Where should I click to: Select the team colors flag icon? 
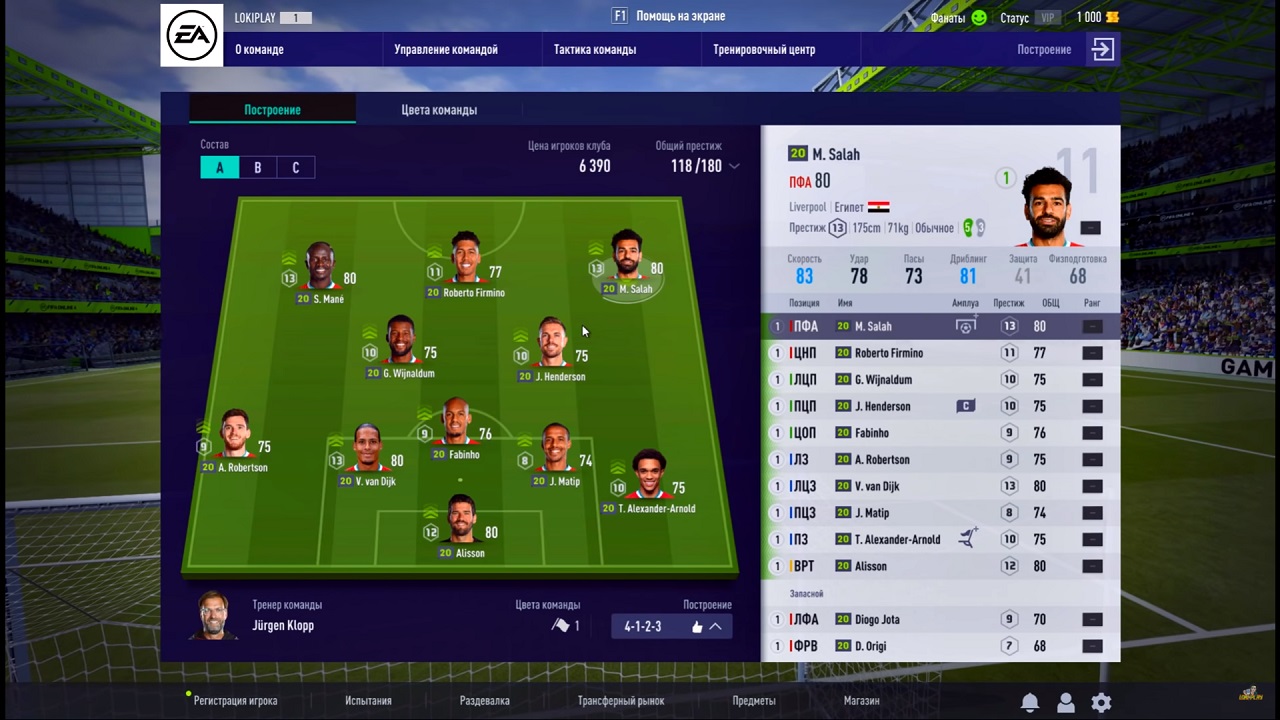coord(562,625)
